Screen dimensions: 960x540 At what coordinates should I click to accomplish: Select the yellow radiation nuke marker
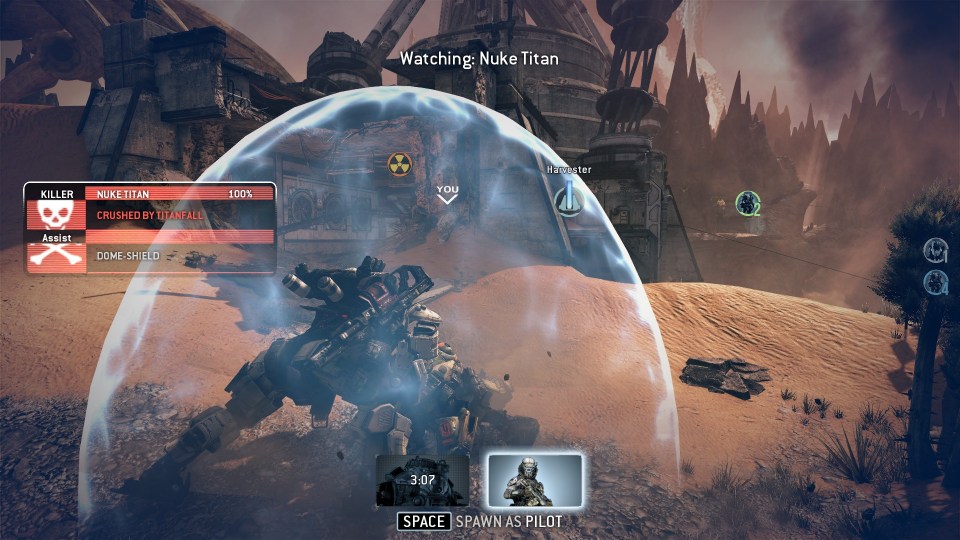(x=400, y=165)
